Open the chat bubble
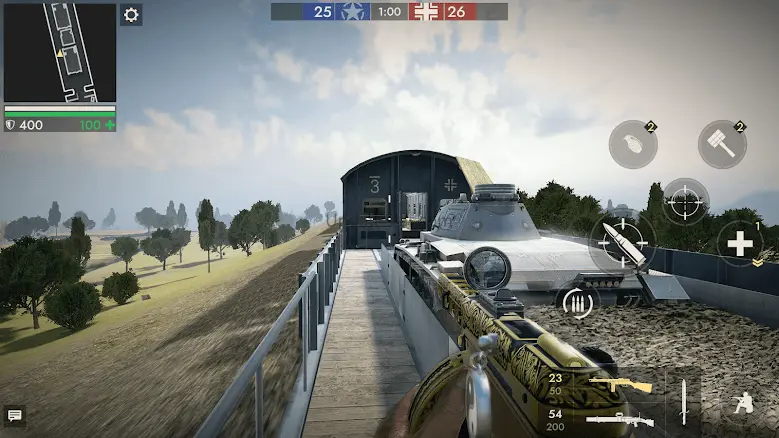The width and height of the screenshot is (779, 438). pyautogui.click(x=14, y=415)
